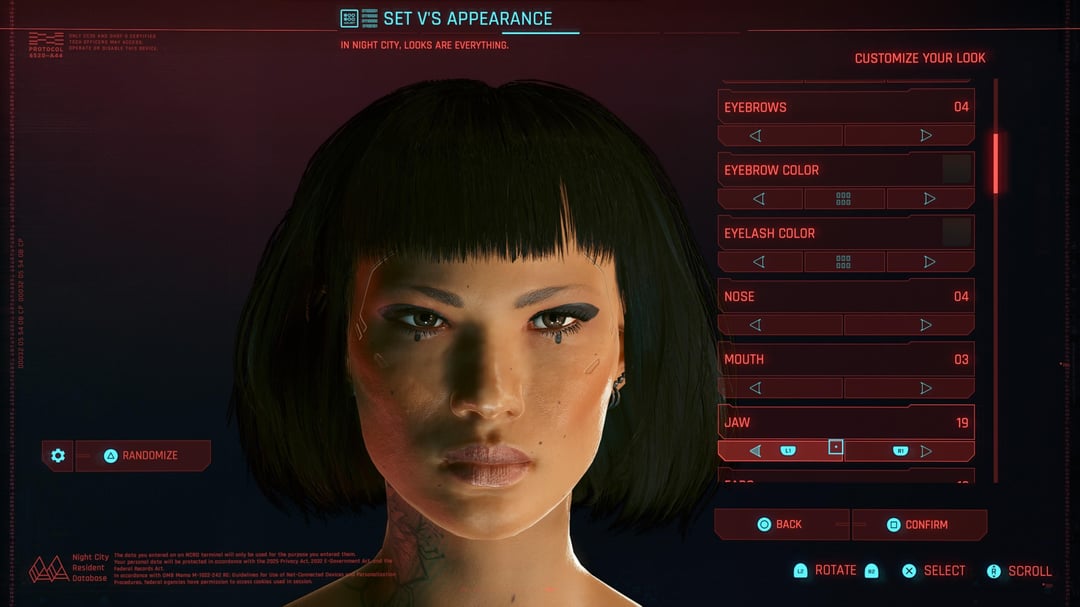Viewport: 1080px width, 607px height.
Task: Switch to next Nose option
Action: [x=926, y=324]
